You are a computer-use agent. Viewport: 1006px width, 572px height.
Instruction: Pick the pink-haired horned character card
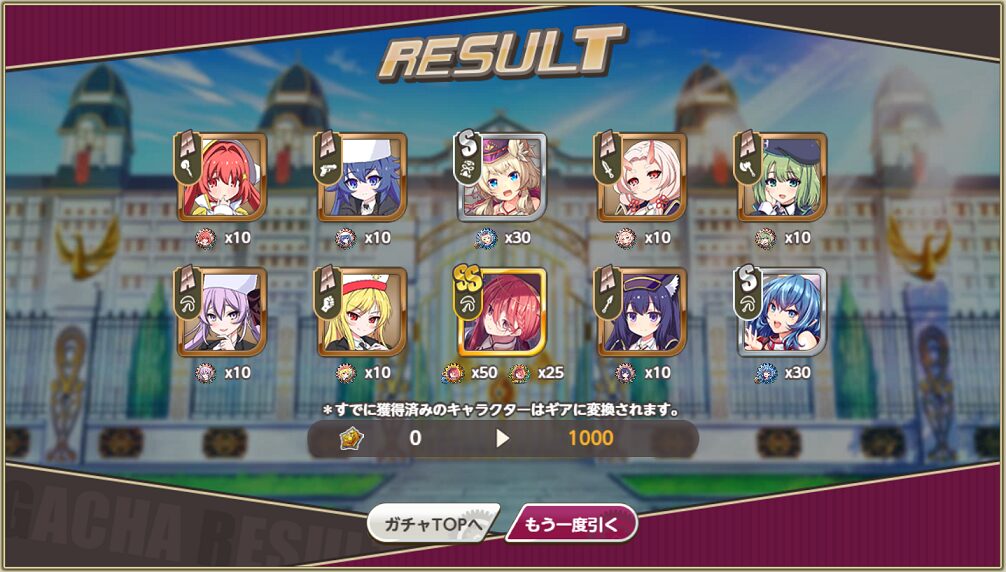[x=643, y=177]
